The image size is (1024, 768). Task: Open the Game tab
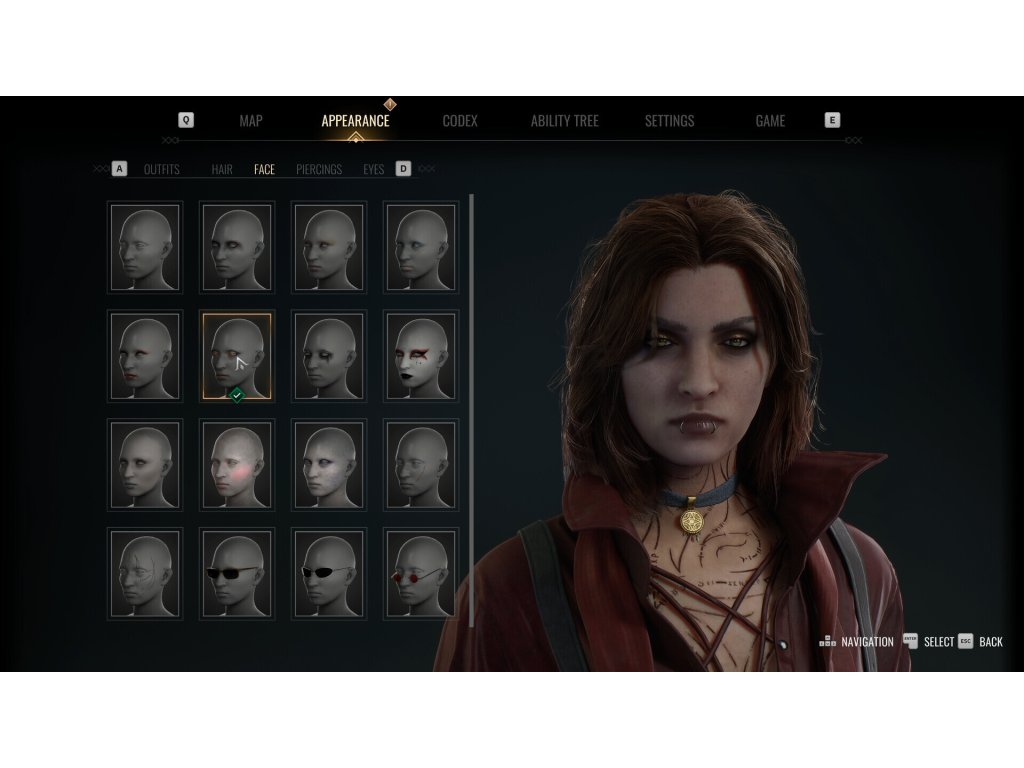coord(770,121)
